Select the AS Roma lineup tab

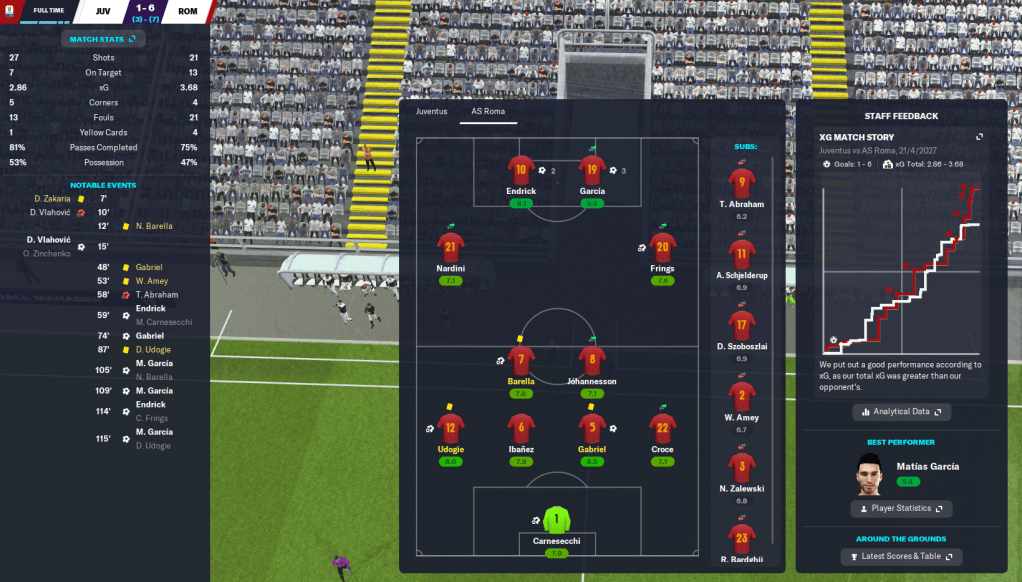point(487,111)
